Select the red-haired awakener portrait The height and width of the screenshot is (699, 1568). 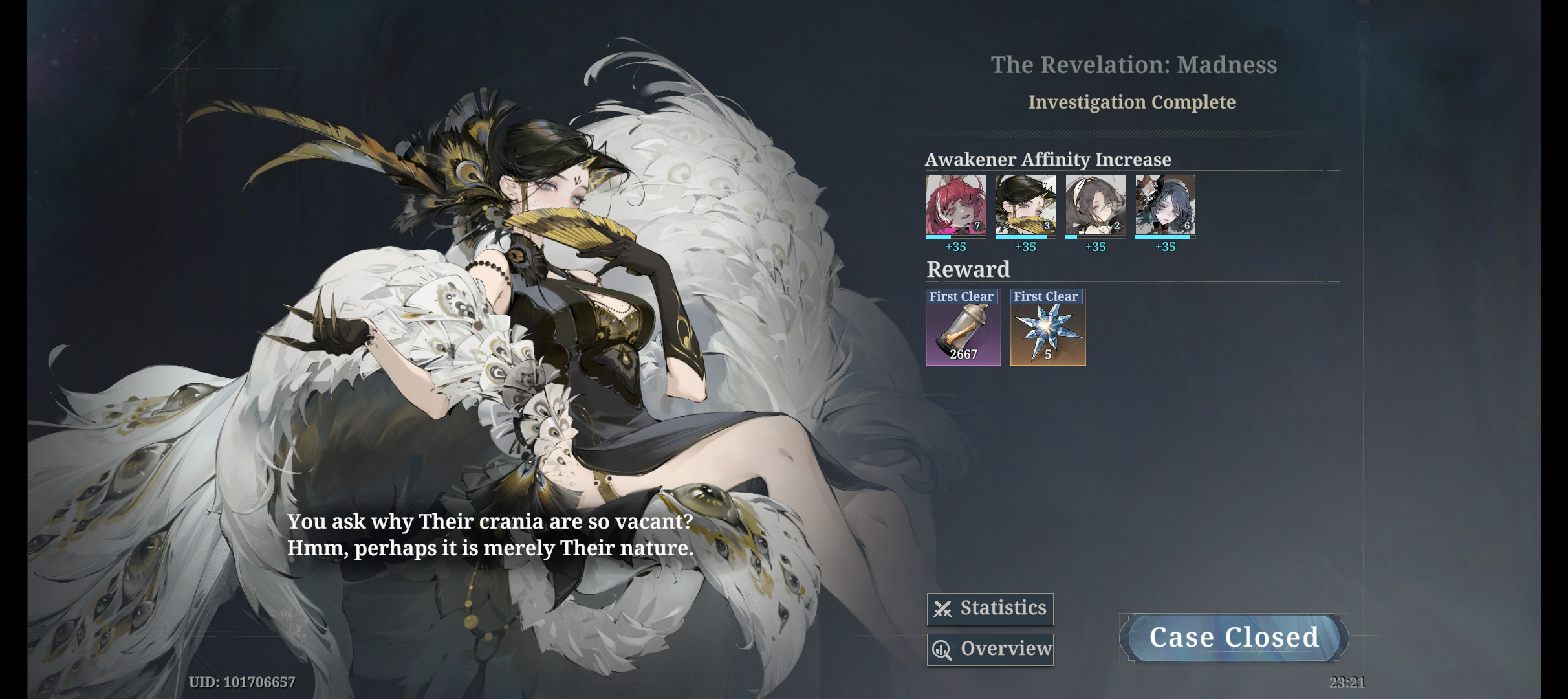955,205
